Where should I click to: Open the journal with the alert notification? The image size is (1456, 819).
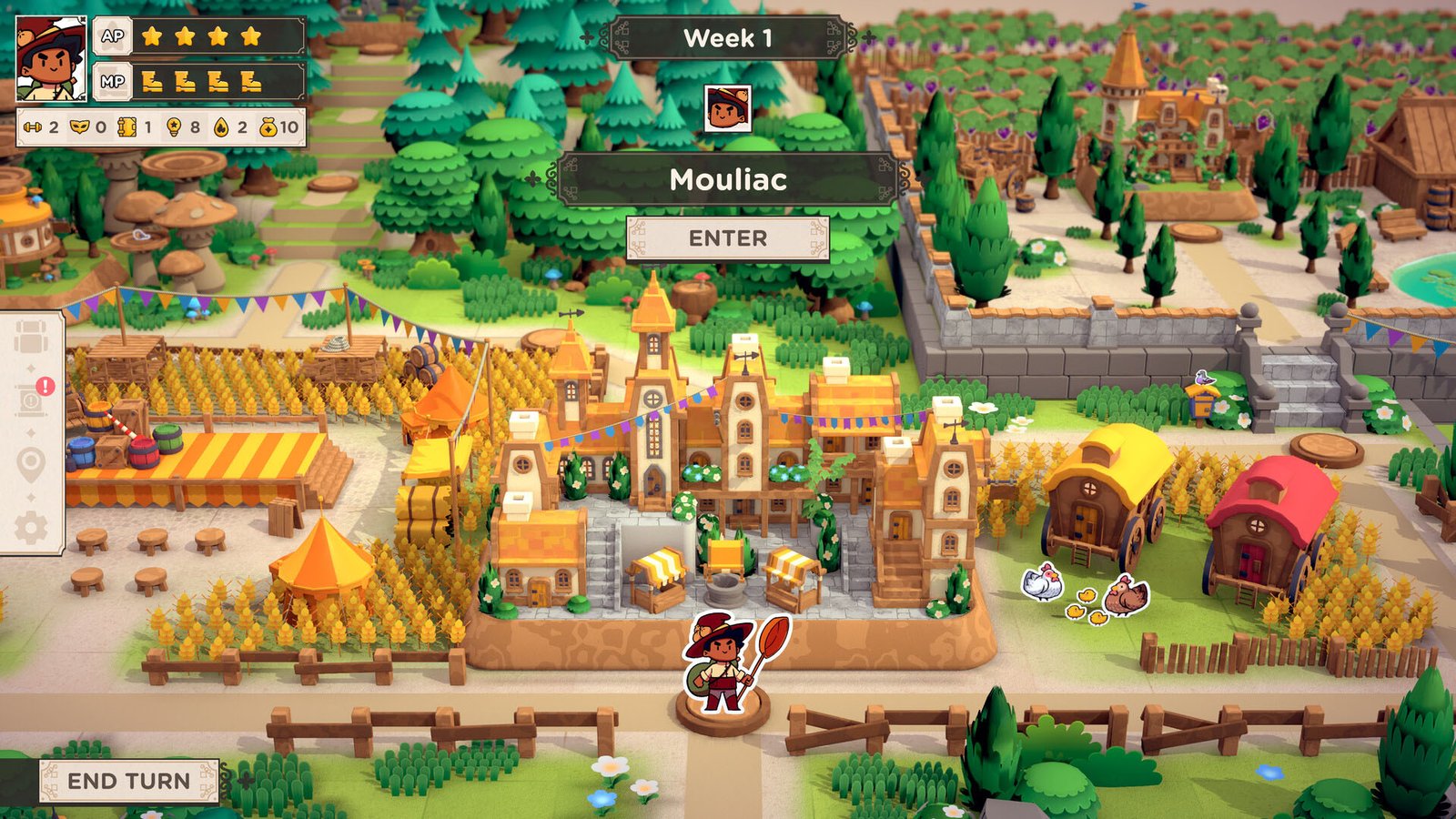coord(29,397)
